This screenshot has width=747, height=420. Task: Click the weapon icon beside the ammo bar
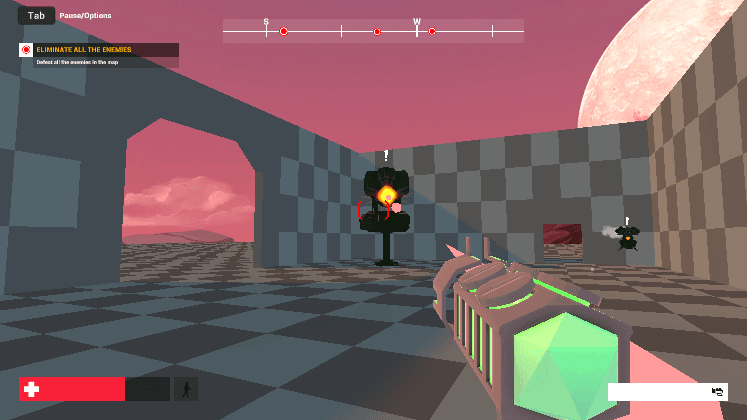[718, 391]
